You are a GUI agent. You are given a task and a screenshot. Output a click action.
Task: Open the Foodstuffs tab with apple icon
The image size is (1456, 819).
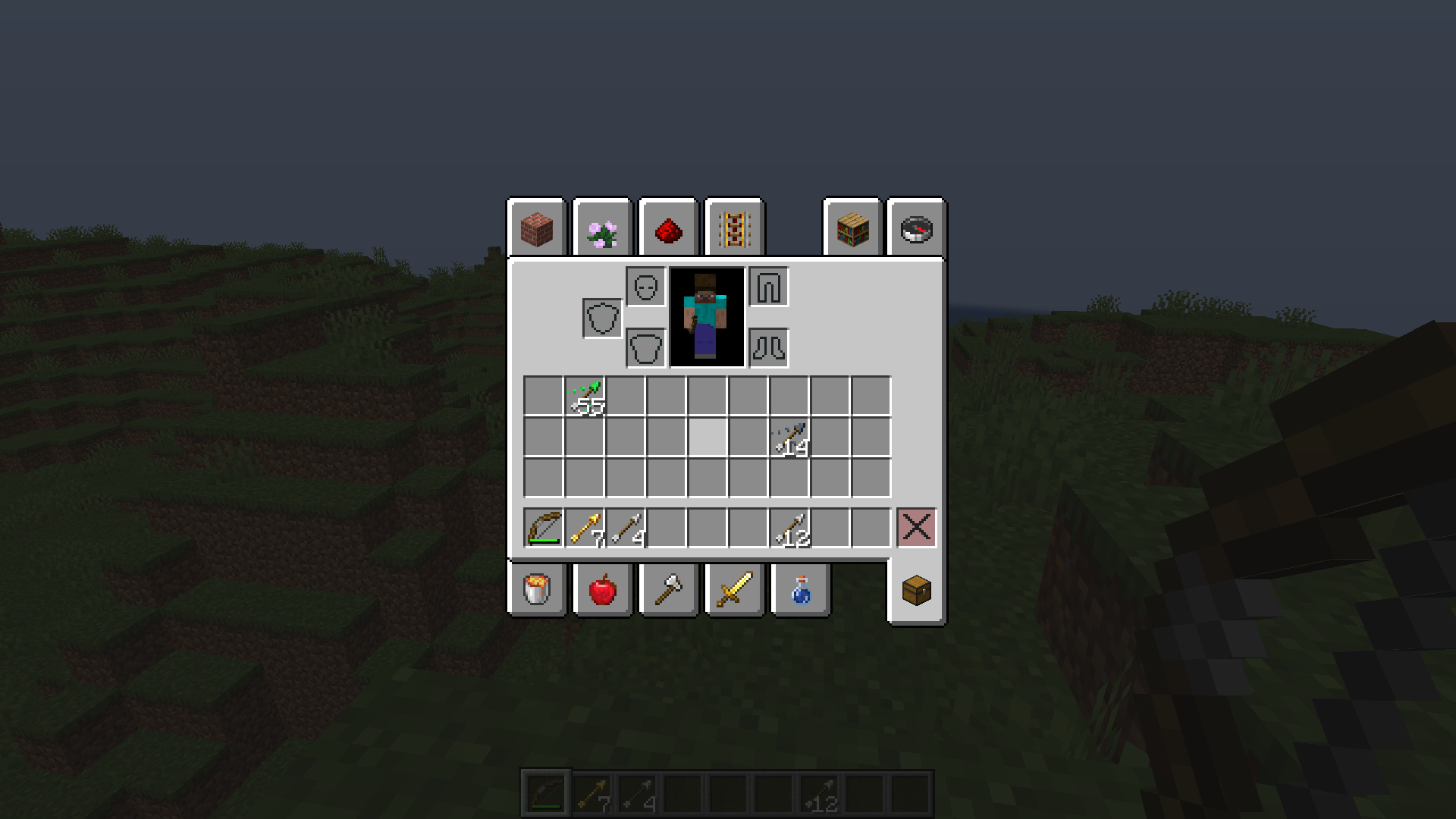tap(601, 591)
